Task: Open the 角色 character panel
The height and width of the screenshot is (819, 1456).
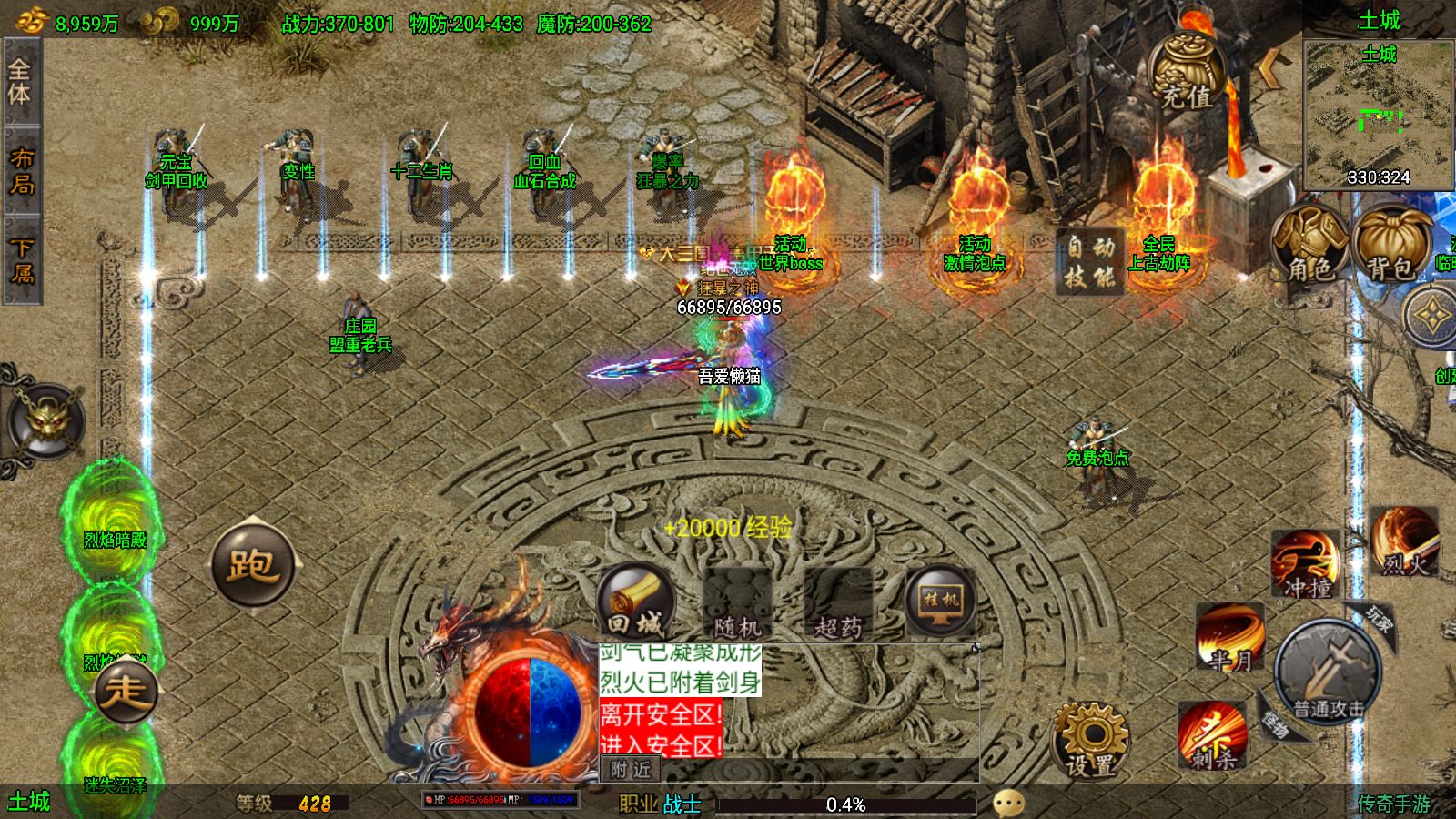Action: point(1309,243)
